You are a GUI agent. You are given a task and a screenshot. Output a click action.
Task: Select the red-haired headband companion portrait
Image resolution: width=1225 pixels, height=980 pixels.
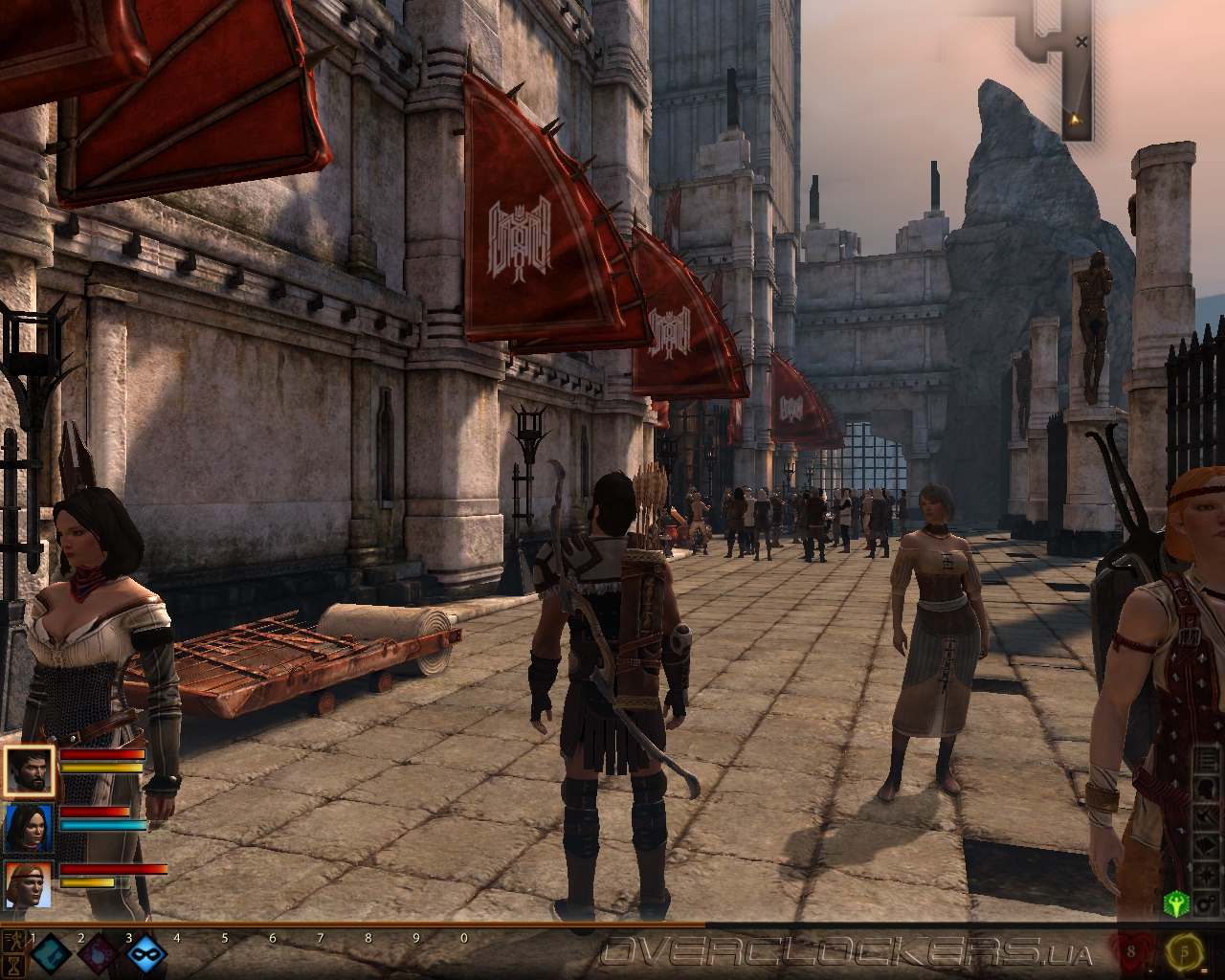point(28,885)
